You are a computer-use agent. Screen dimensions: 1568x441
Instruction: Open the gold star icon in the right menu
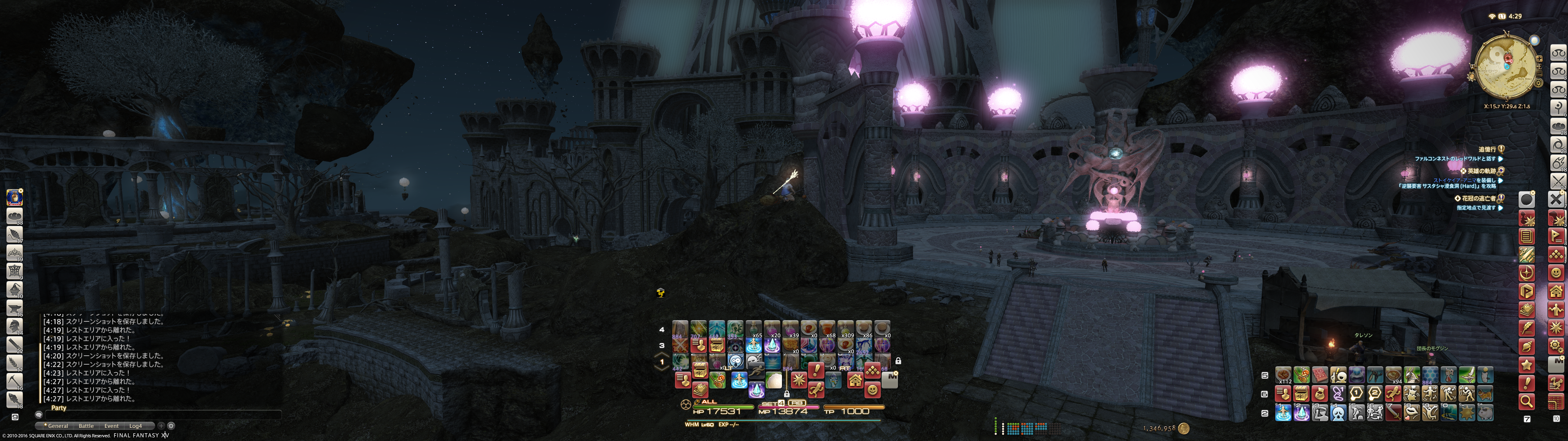(x=1526, y=365)
